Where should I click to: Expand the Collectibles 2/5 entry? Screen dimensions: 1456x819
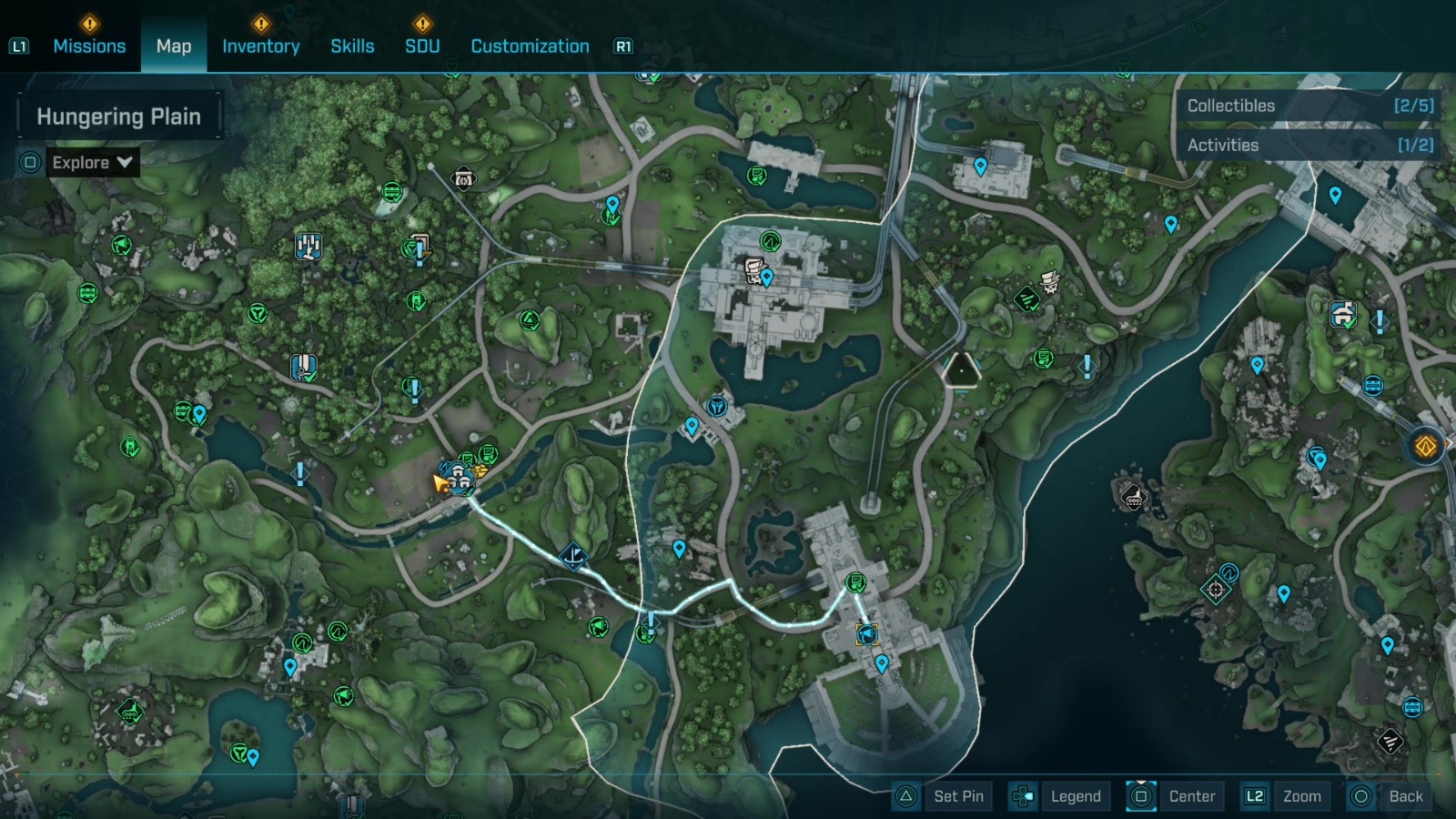click(1308, 106)
